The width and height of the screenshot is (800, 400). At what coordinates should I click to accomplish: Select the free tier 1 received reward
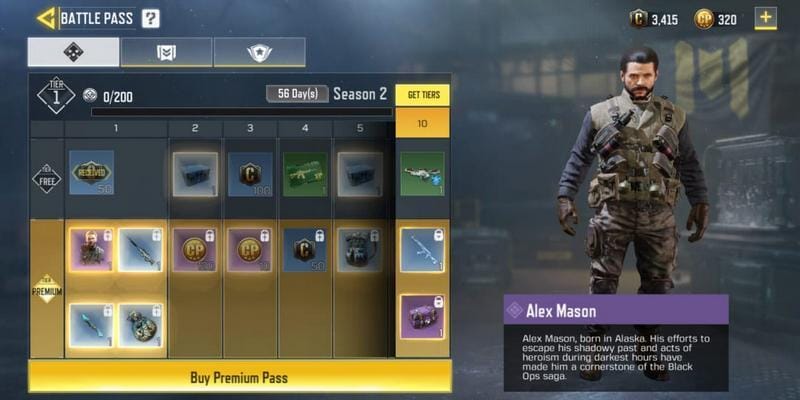[x=91, y=172]
